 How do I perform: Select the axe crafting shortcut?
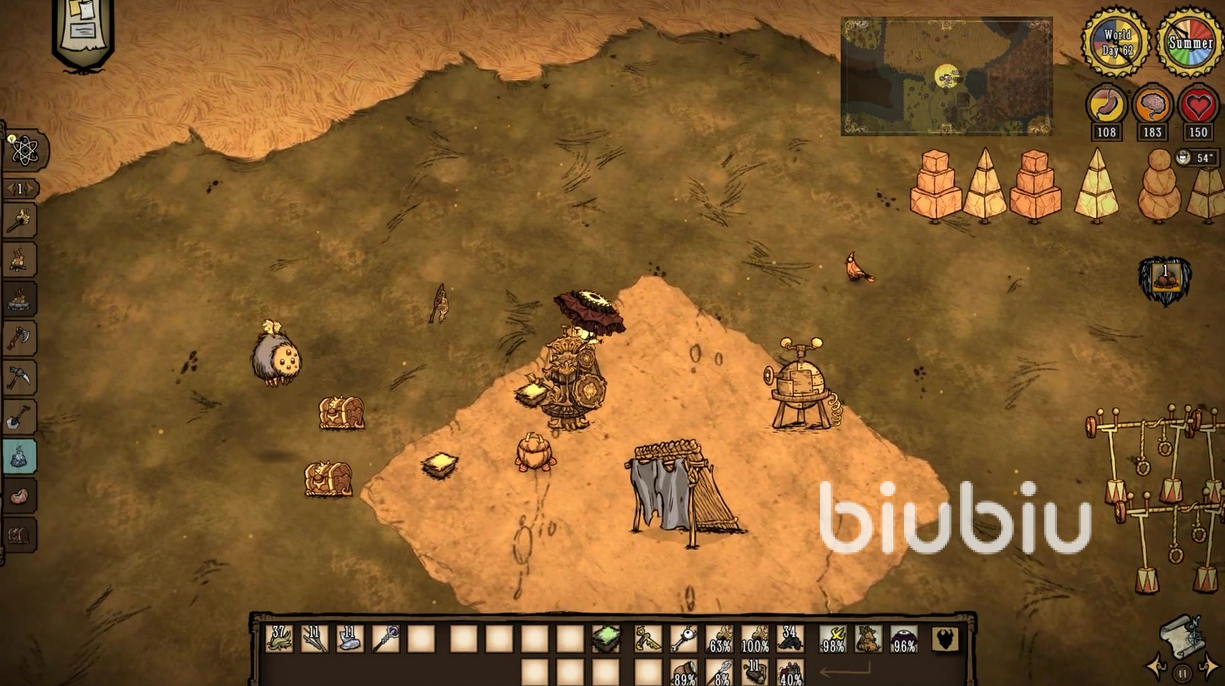20,338
